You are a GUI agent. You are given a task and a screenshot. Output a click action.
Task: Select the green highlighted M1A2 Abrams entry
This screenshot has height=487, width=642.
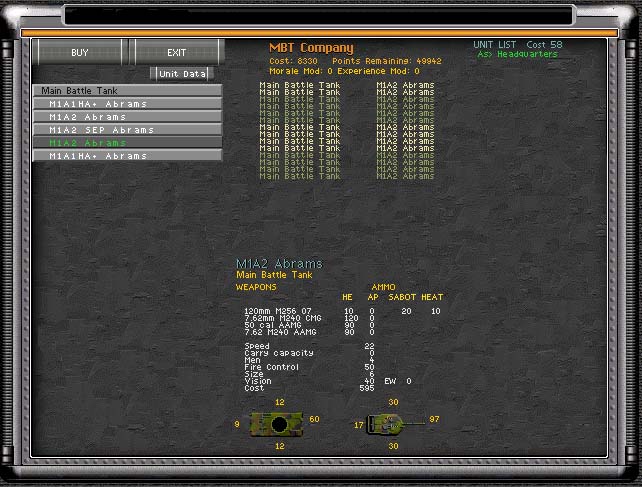(126, 142)
